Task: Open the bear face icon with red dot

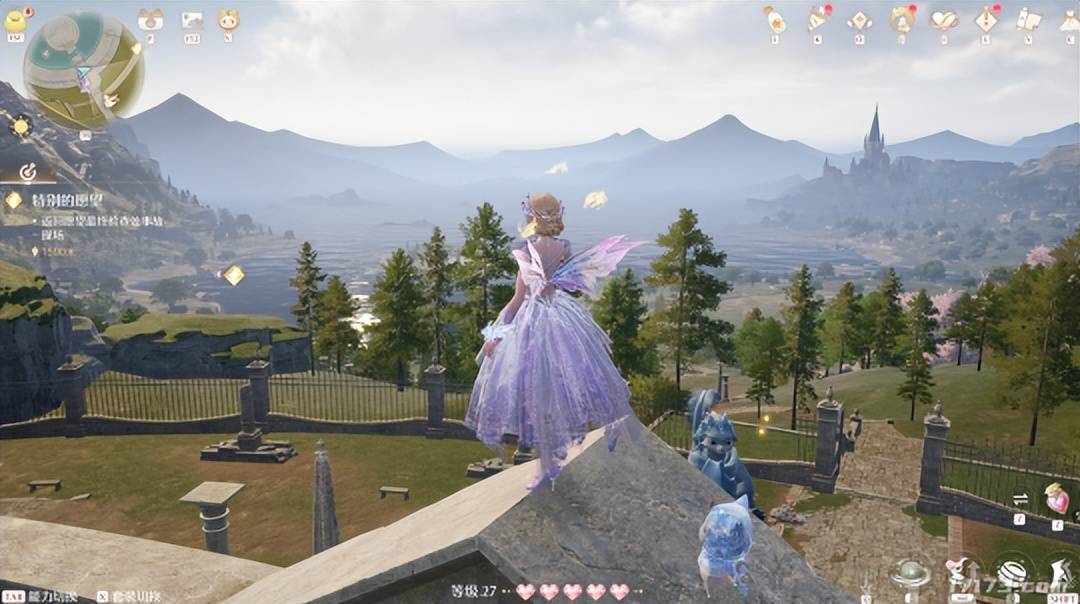Action: click(902, 19)
